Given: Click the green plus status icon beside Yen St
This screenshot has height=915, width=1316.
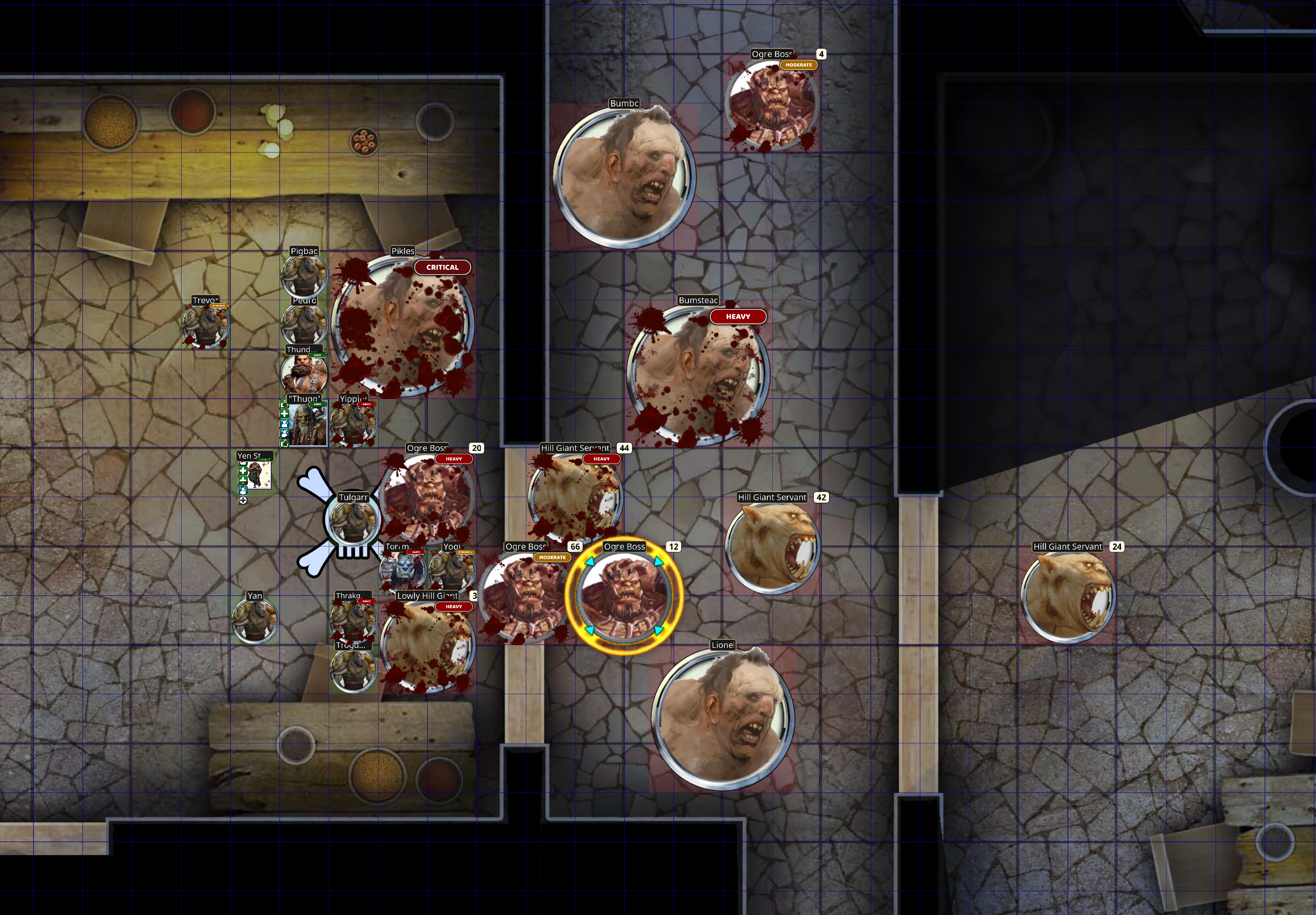Looking at the screenshot, I should (x=243, y=471).
